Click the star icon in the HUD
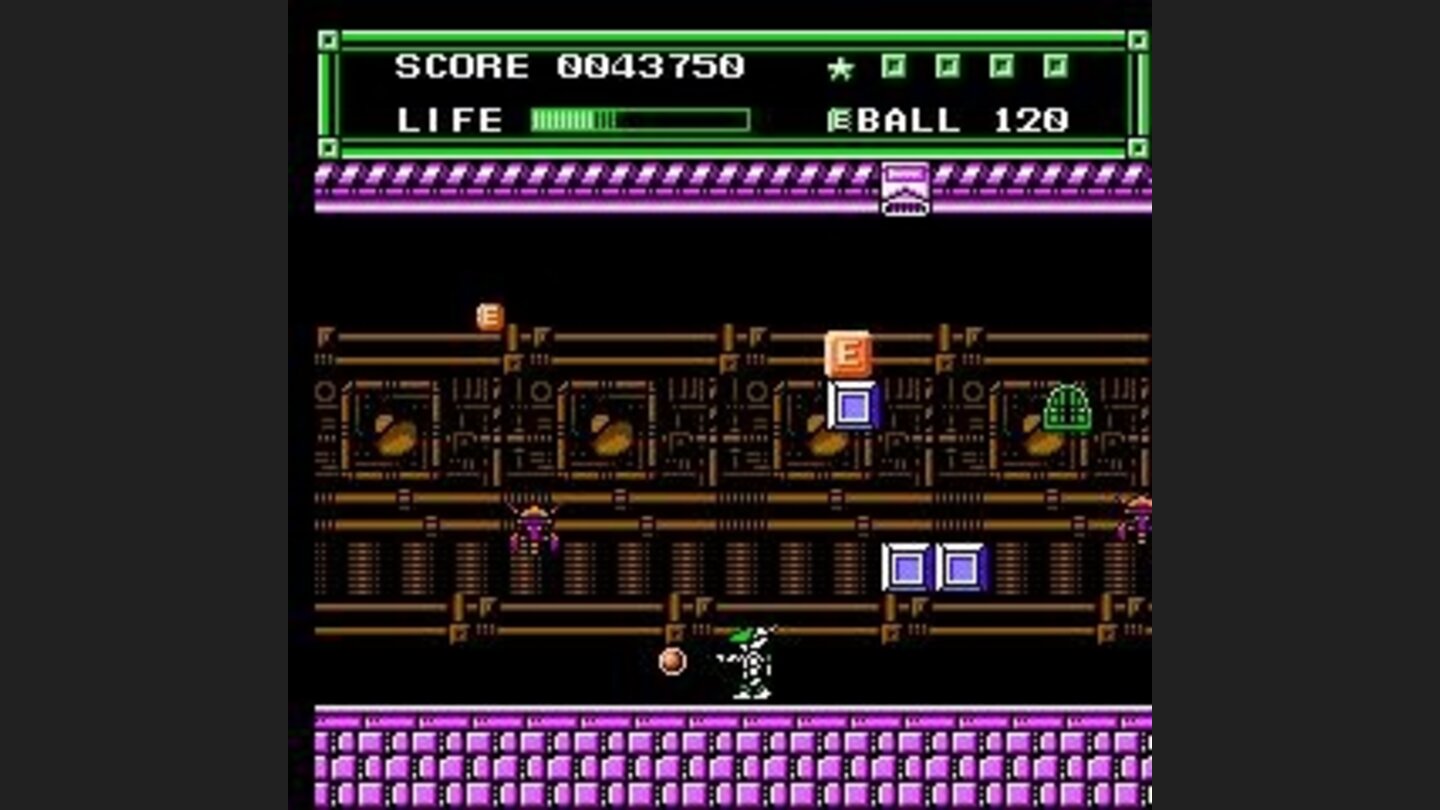Screen dimensions: 1440x810 click(x=840, y=66)
